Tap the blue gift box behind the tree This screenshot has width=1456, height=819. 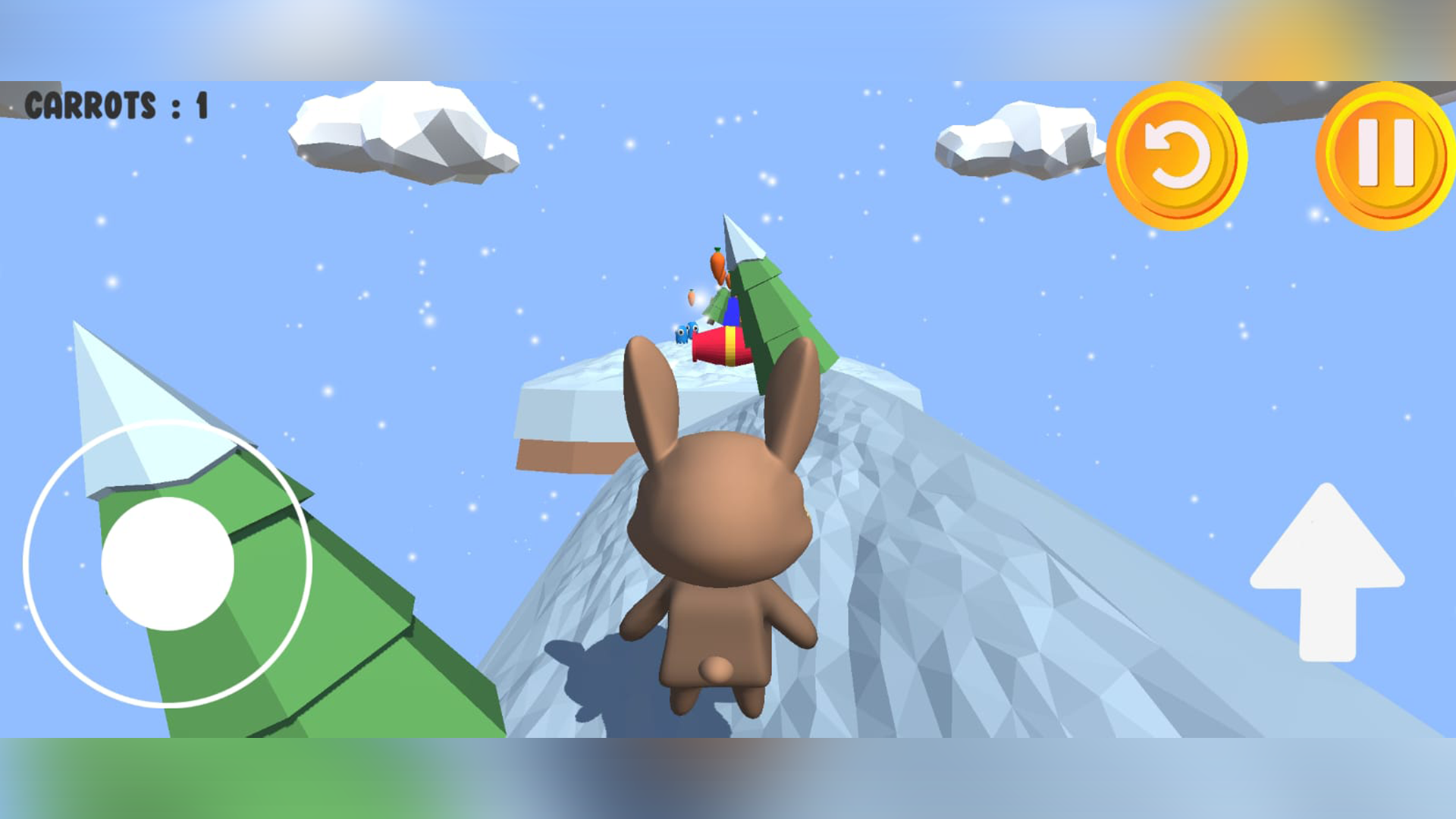tap(730, 312)
